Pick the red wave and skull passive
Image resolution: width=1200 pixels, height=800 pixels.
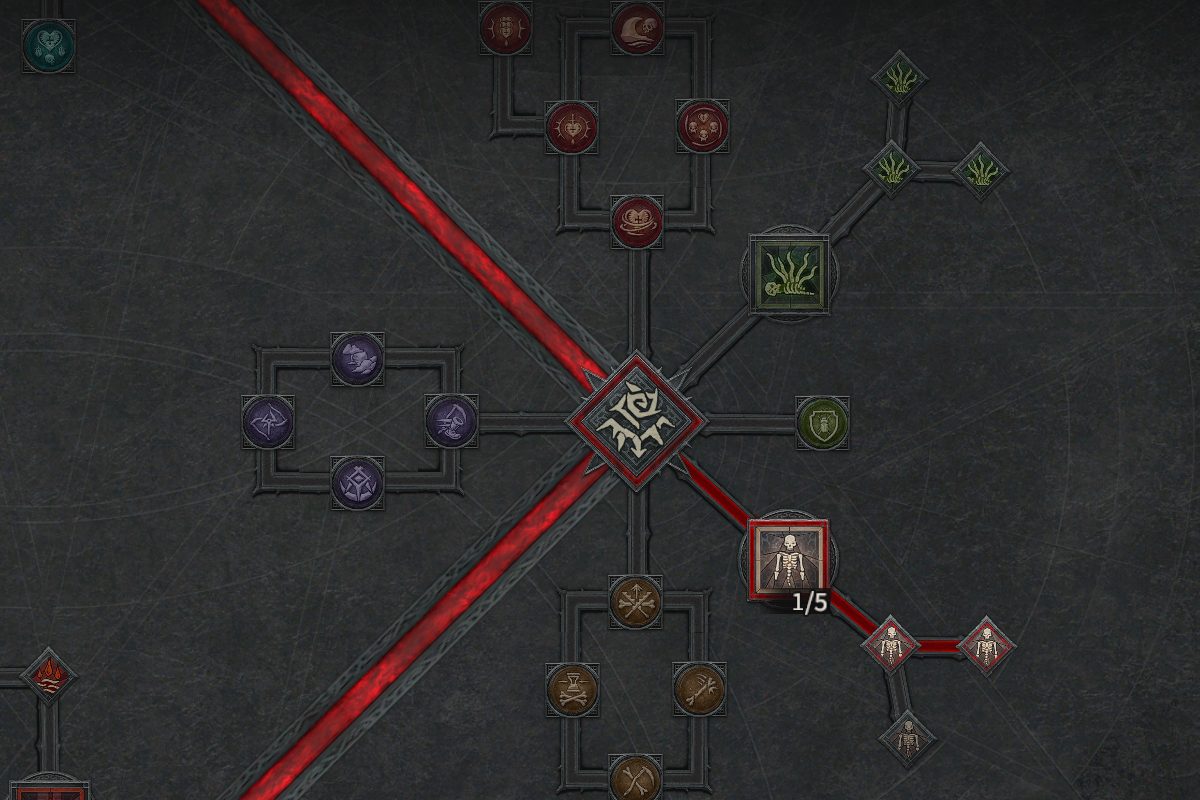click(637, 27)
